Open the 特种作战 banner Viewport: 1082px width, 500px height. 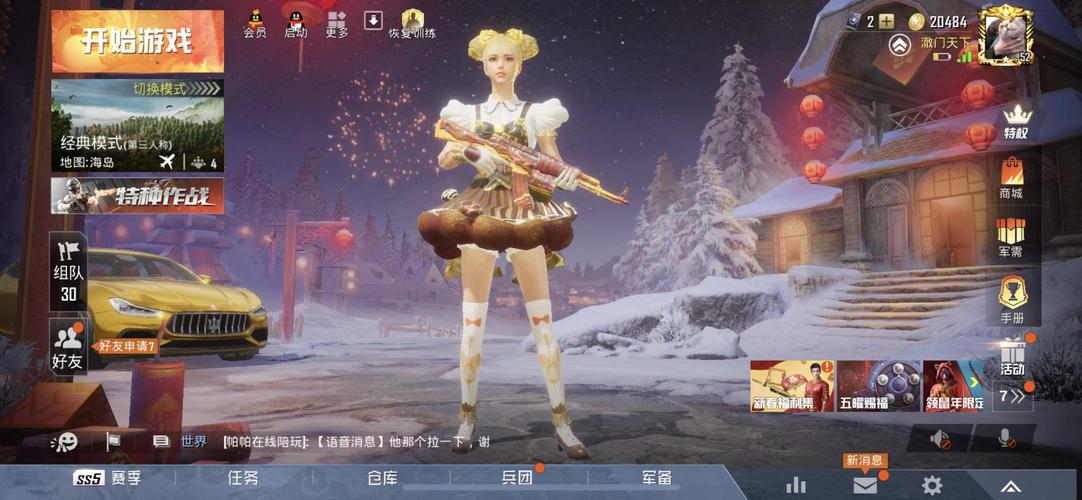[138, 195]
